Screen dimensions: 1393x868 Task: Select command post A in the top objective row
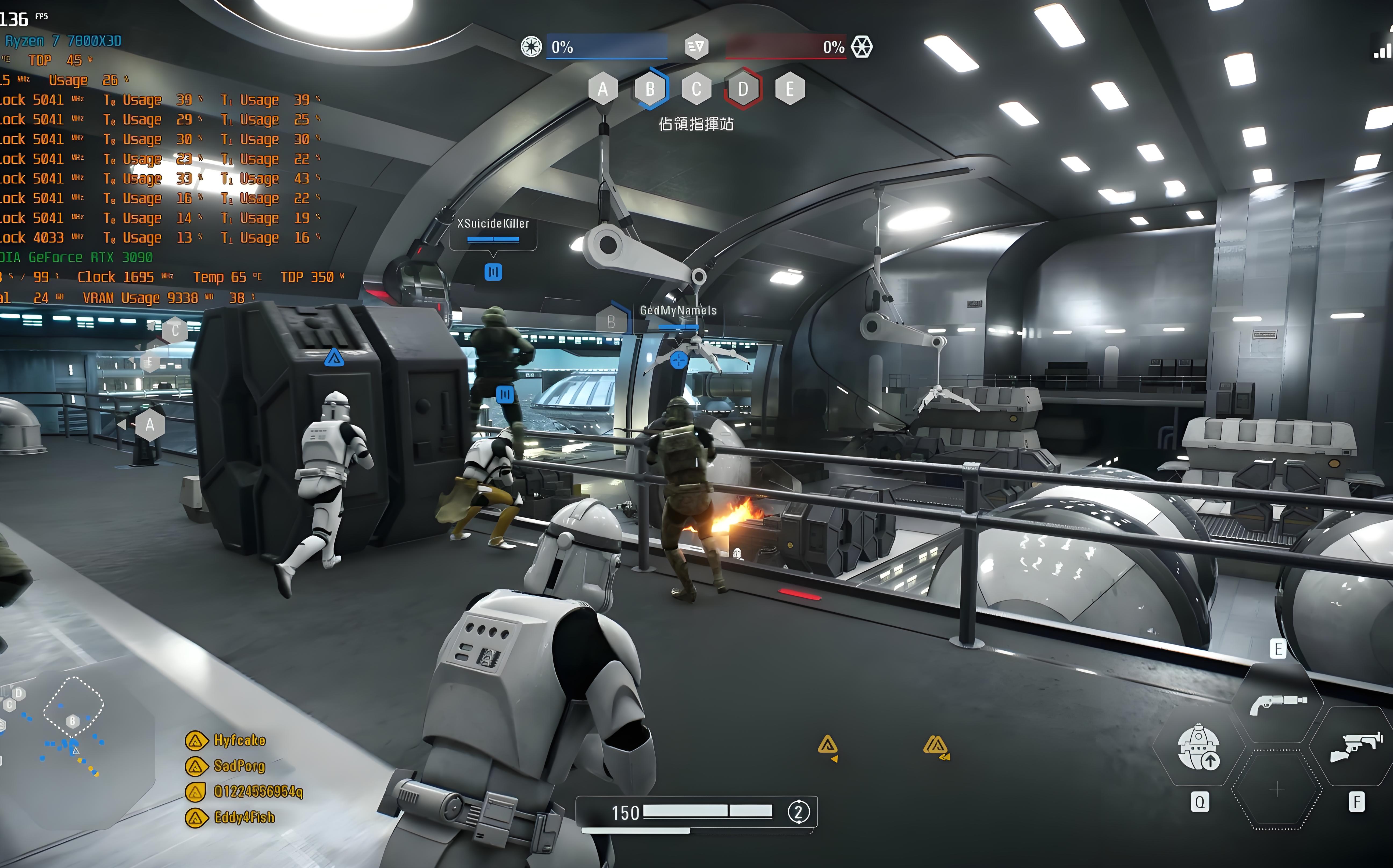(x=602, y=89)
